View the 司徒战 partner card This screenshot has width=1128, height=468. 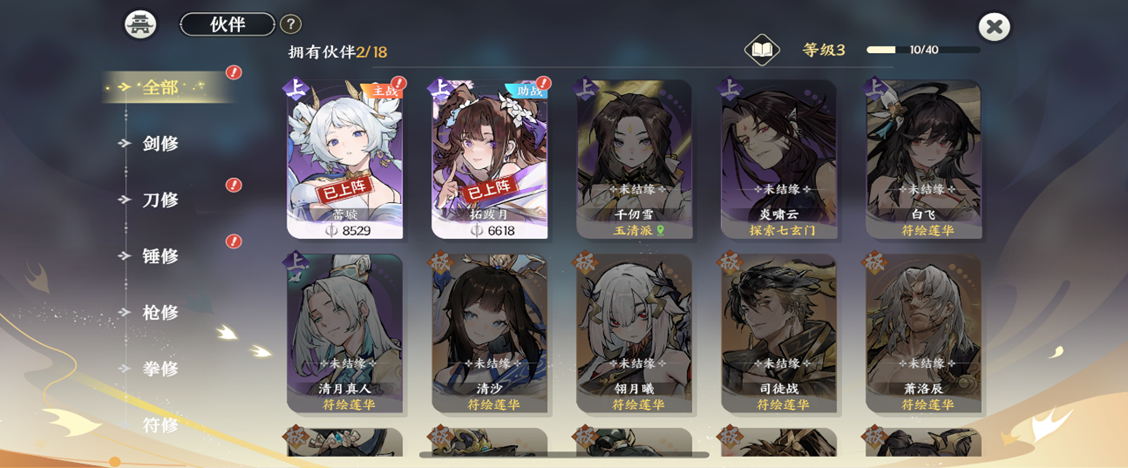coord(779,332)
